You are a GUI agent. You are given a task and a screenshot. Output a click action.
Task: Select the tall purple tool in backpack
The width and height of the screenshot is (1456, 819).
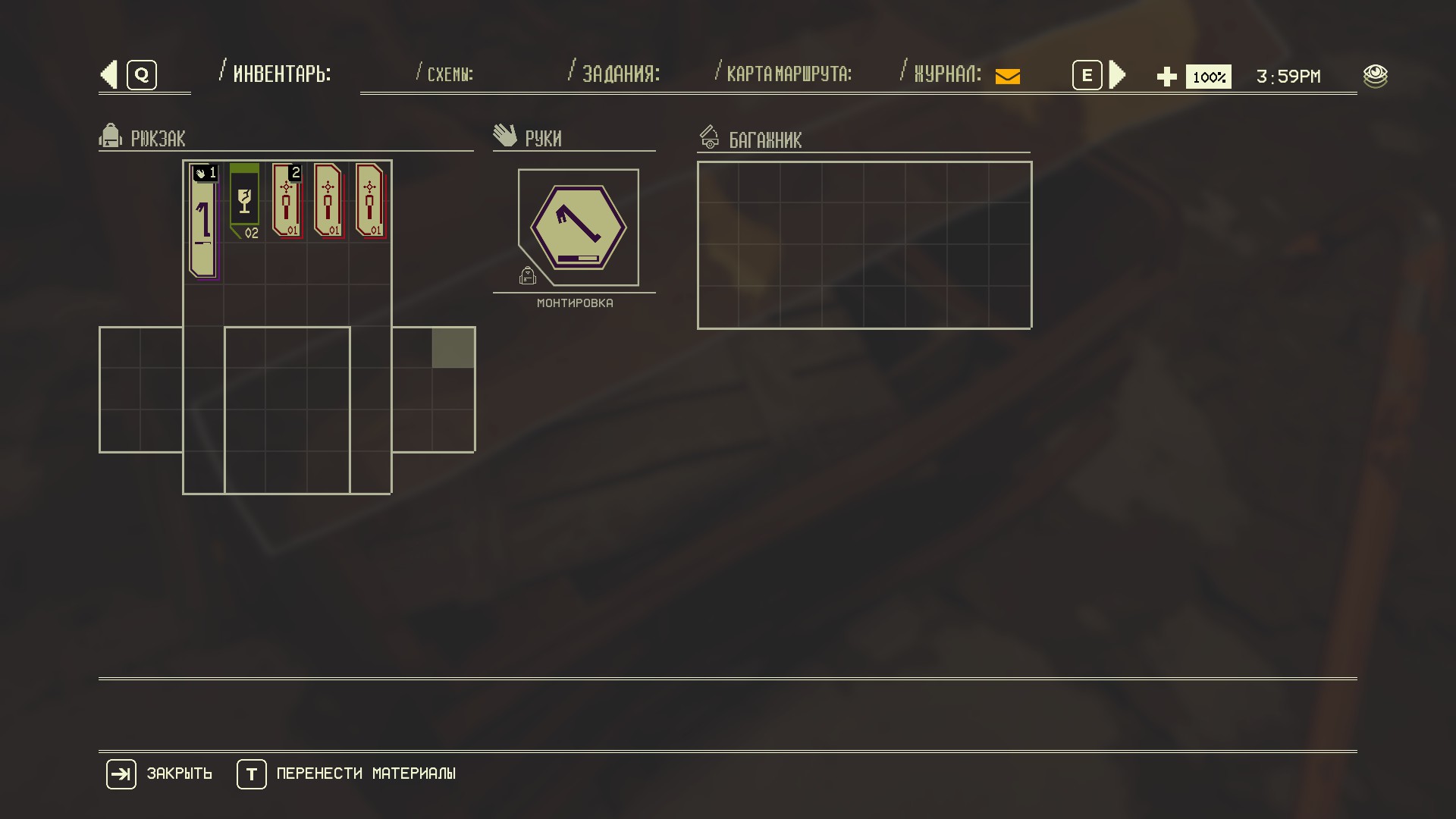203,221
